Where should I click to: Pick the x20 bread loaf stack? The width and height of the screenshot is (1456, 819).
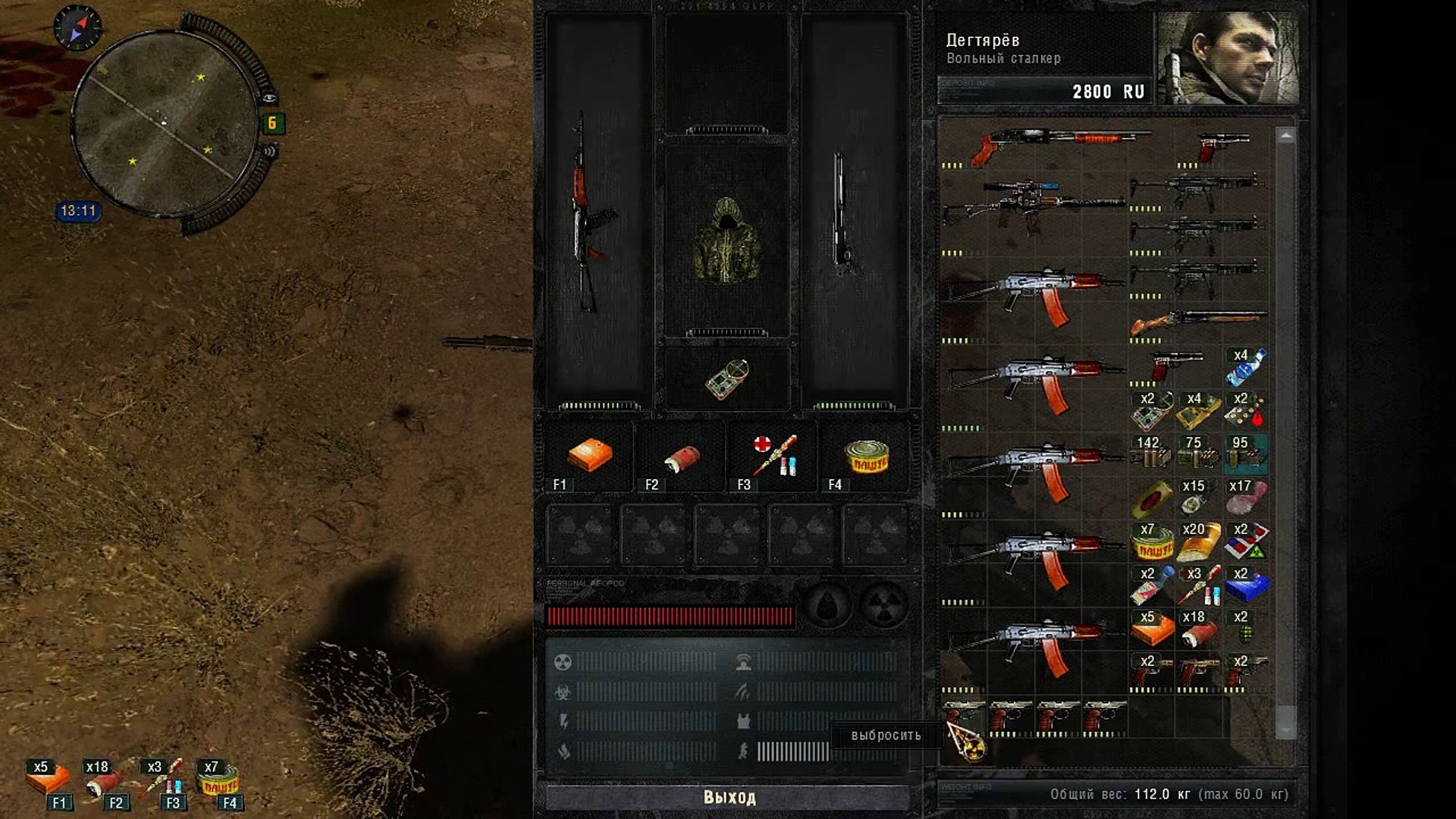click(x=1198, y=541)
